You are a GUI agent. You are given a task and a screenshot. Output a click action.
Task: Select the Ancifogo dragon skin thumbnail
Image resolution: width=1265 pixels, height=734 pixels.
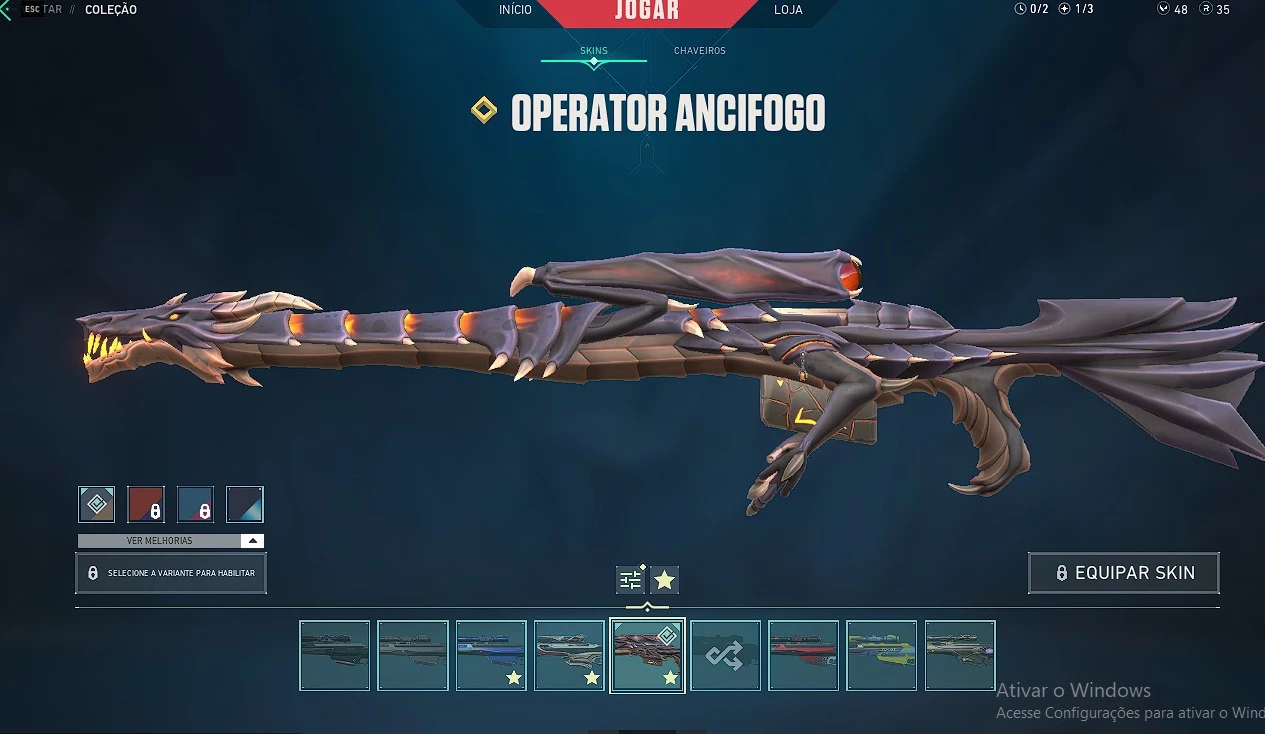pos(647,655)
